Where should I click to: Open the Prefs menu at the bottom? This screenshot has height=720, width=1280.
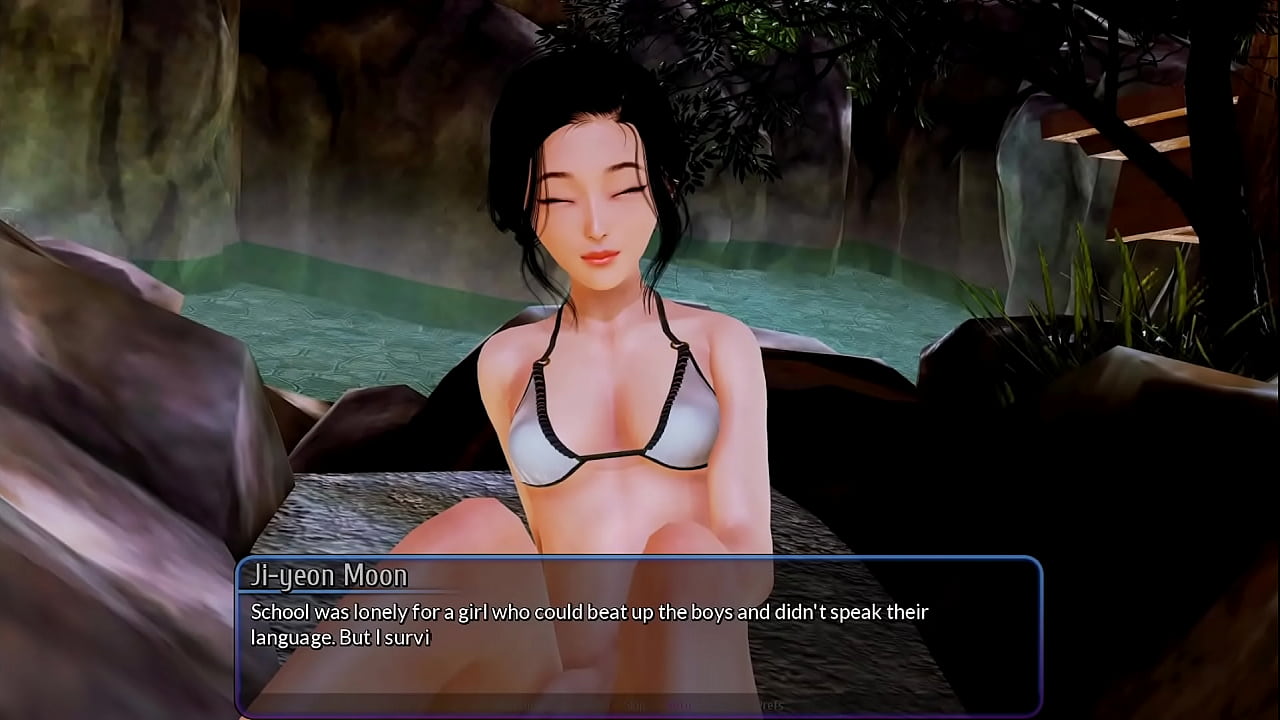click(x=770, y=707)
